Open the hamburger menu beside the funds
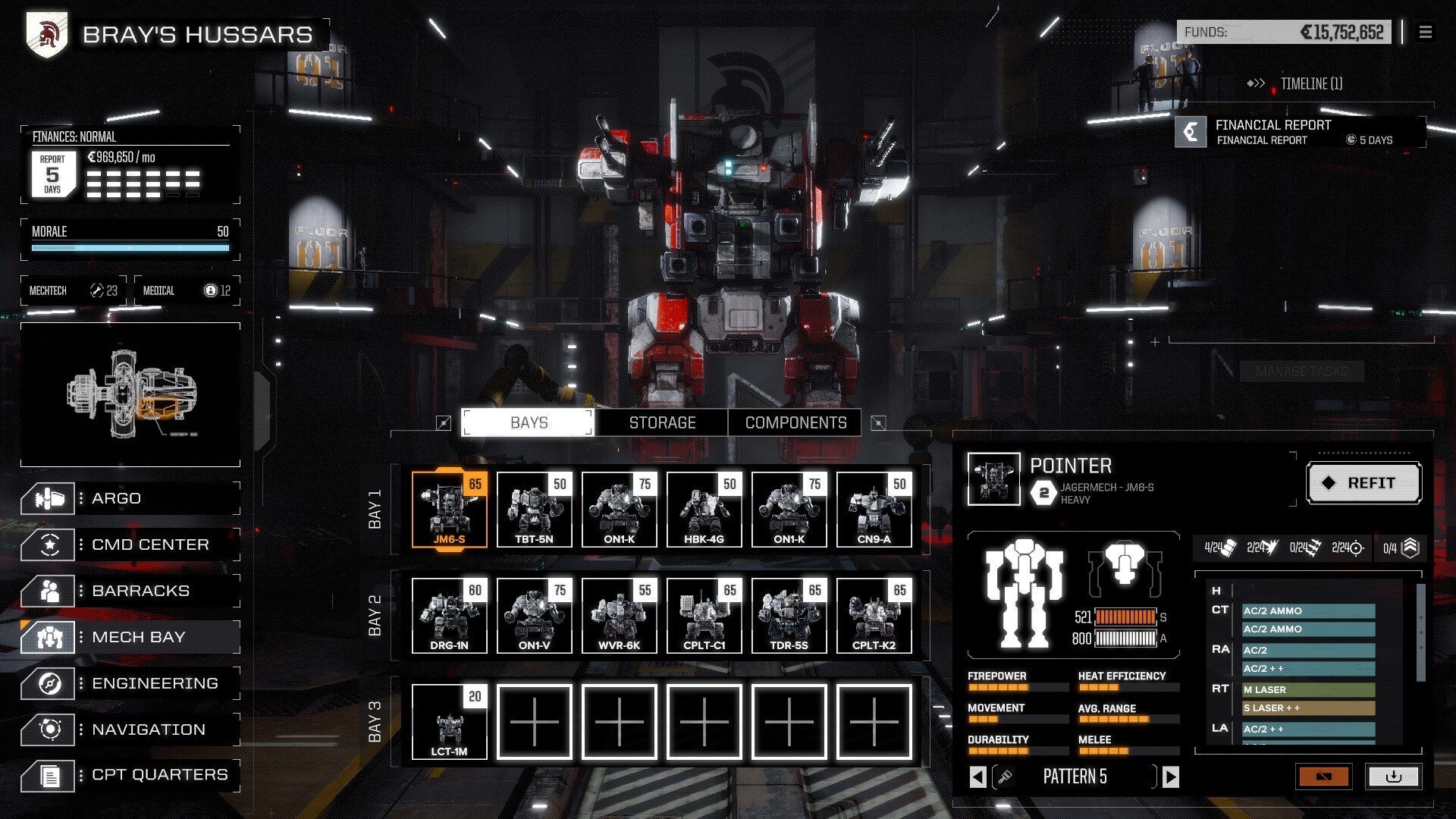The height and width of the screenshot is (819, 1456). tap(1426, 32)
